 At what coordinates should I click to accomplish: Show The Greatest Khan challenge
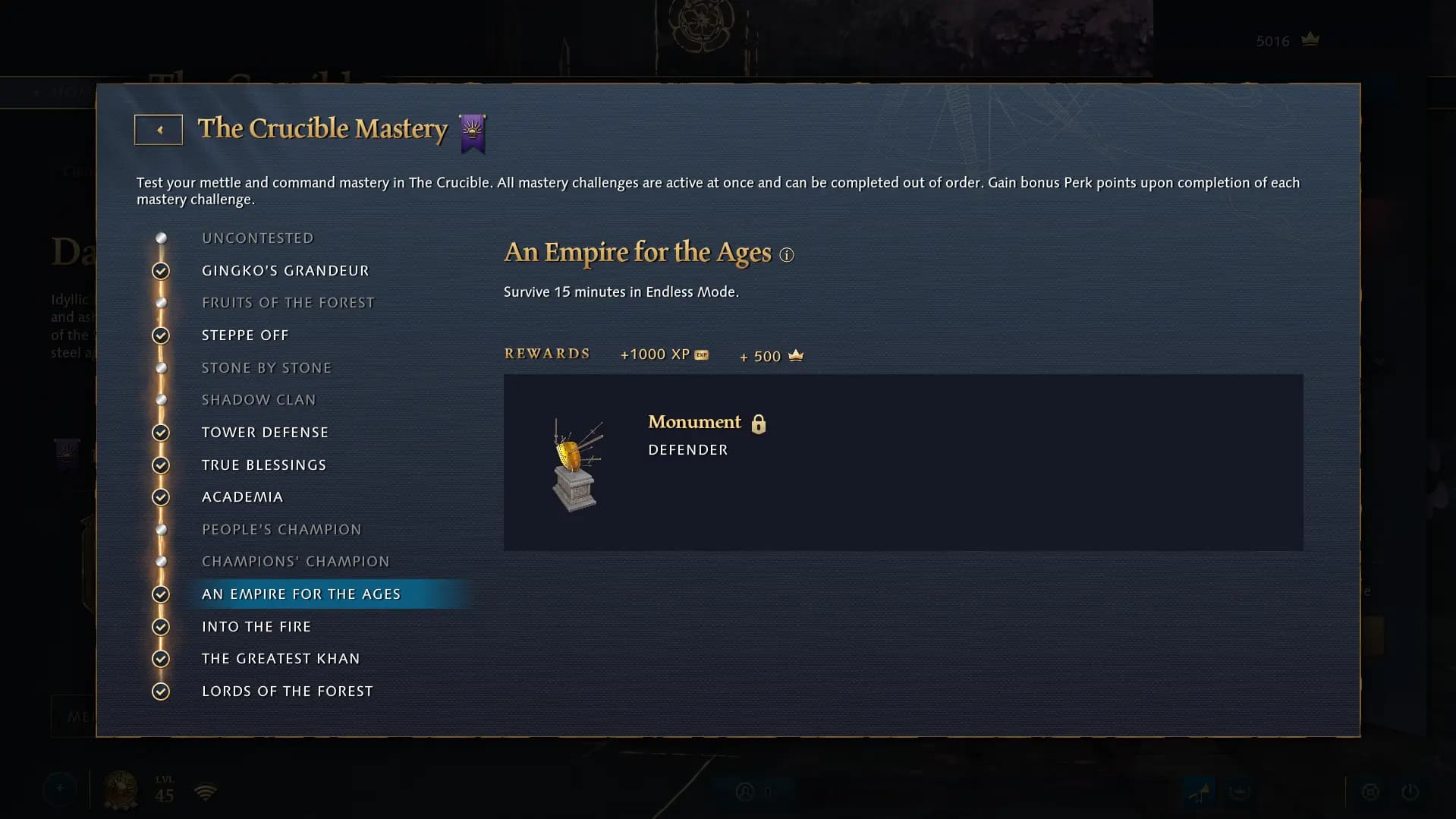pyautogui.click(x=281, y=659)
